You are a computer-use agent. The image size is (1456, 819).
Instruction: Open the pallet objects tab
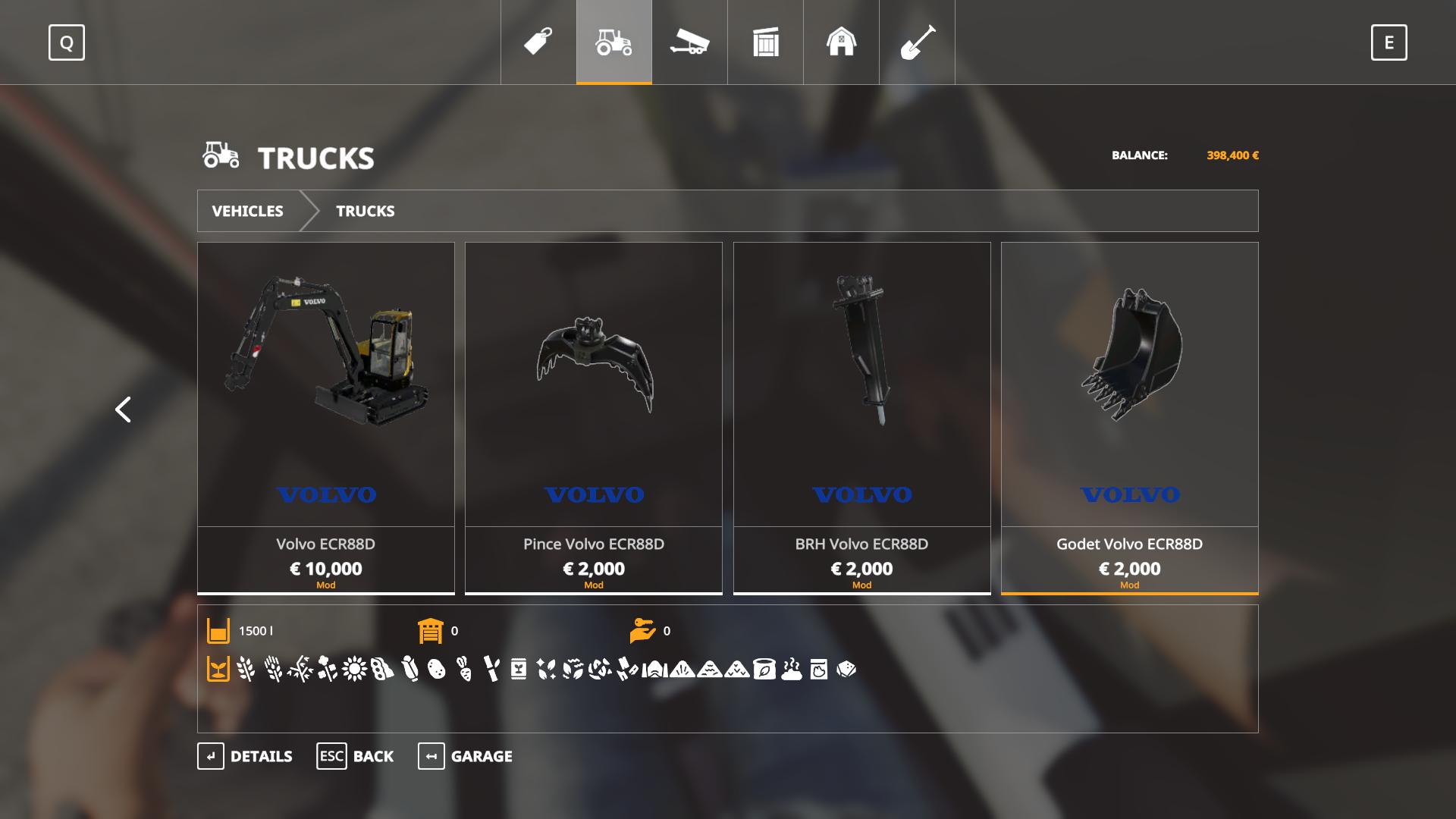(x=766, y=42)
